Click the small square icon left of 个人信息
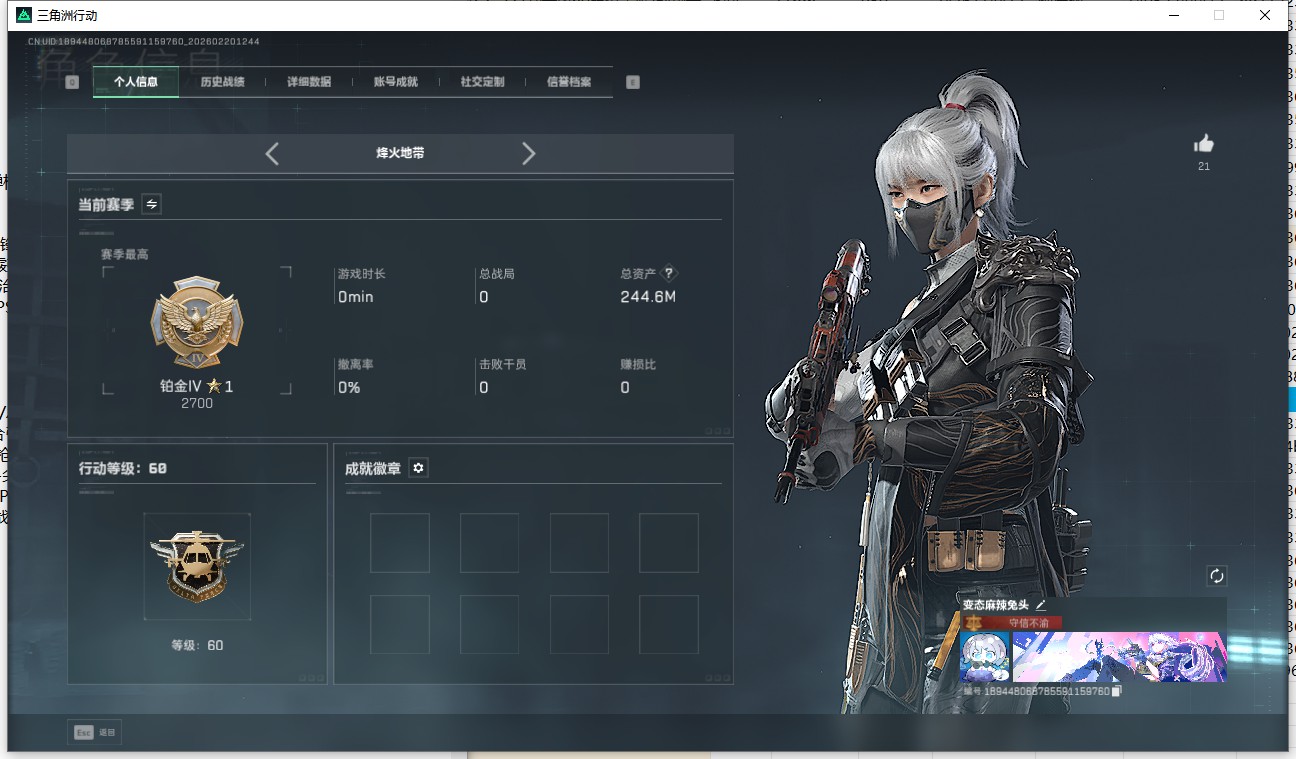Image resolution: width=1296 pixels, height=759 pixels. [70, 81]
